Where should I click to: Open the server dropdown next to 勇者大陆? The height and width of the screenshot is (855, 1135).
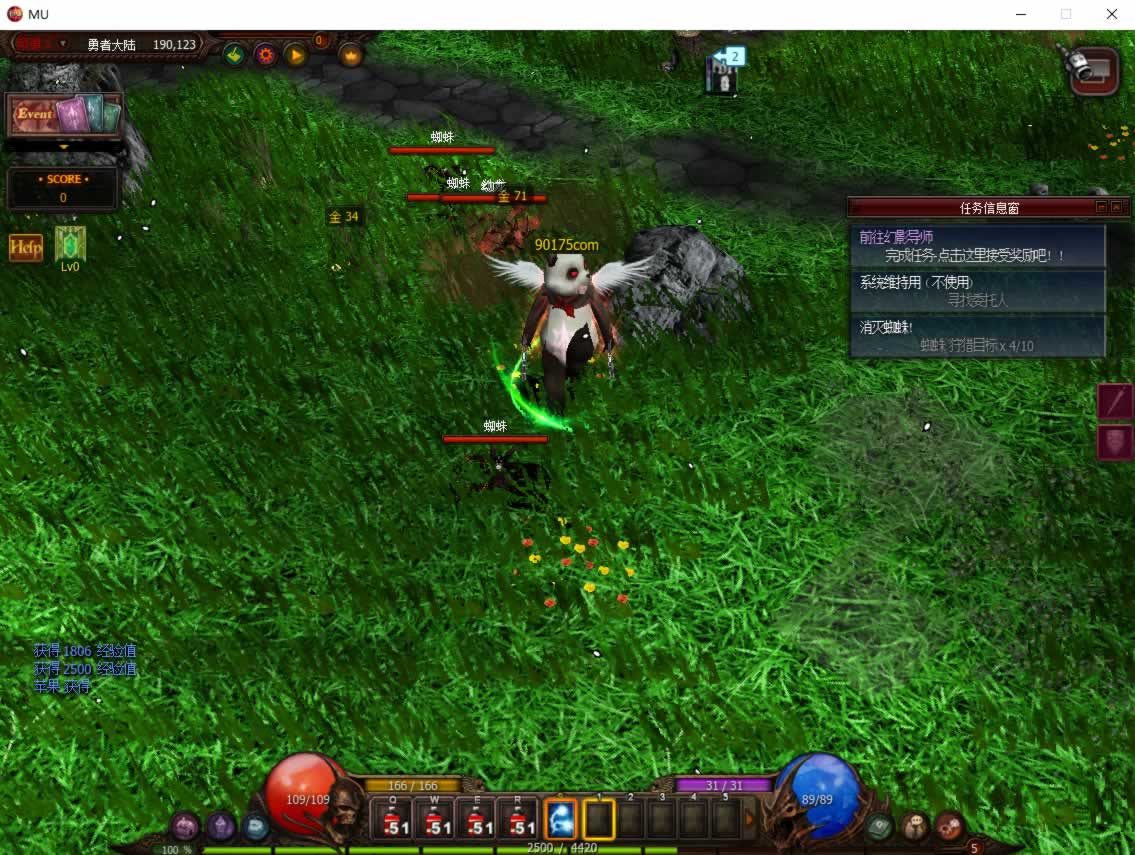63,44
